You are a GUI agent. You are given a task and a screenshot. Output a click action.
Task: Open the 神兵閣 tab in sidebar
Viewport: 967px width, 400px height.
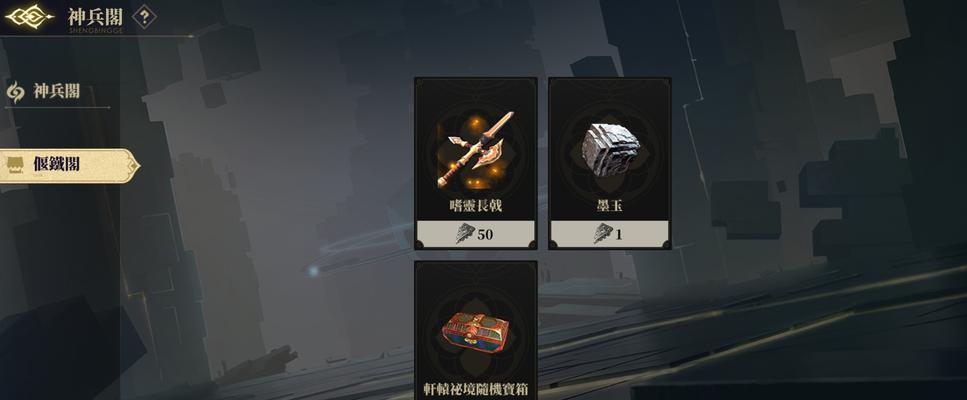56,92
